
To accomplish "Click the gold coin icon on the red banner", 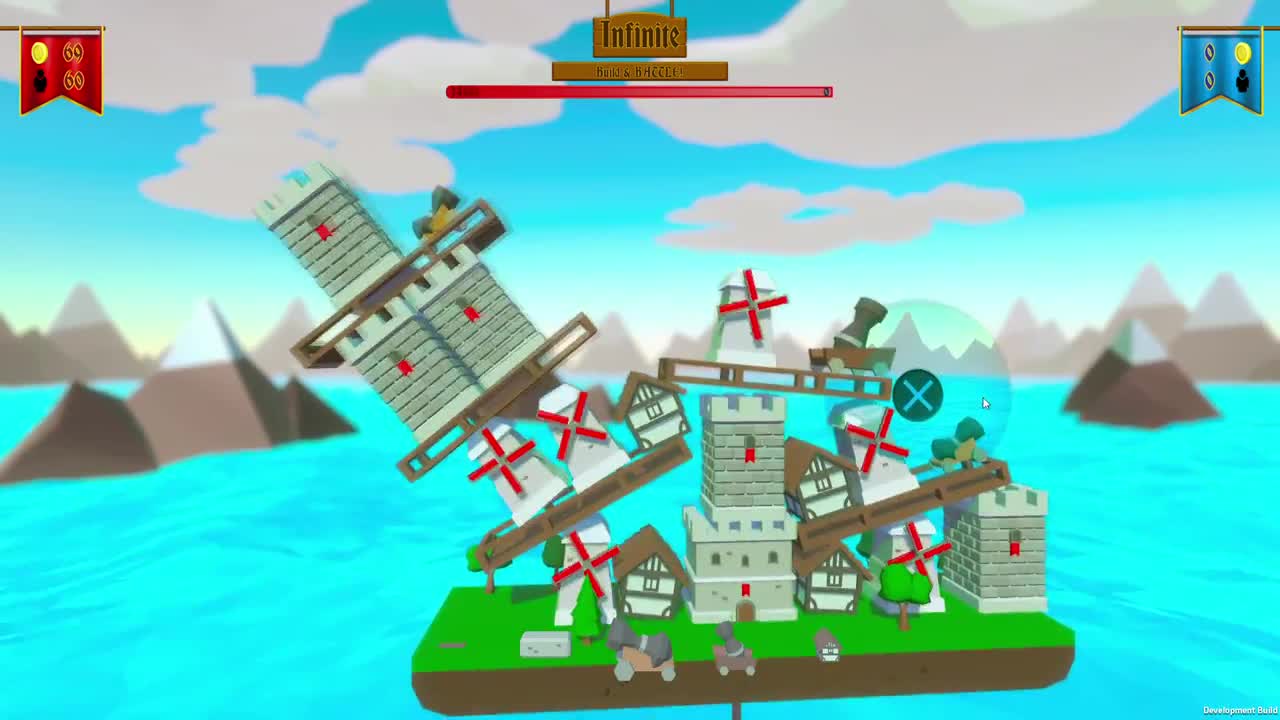I will click(x=39, y=53).
